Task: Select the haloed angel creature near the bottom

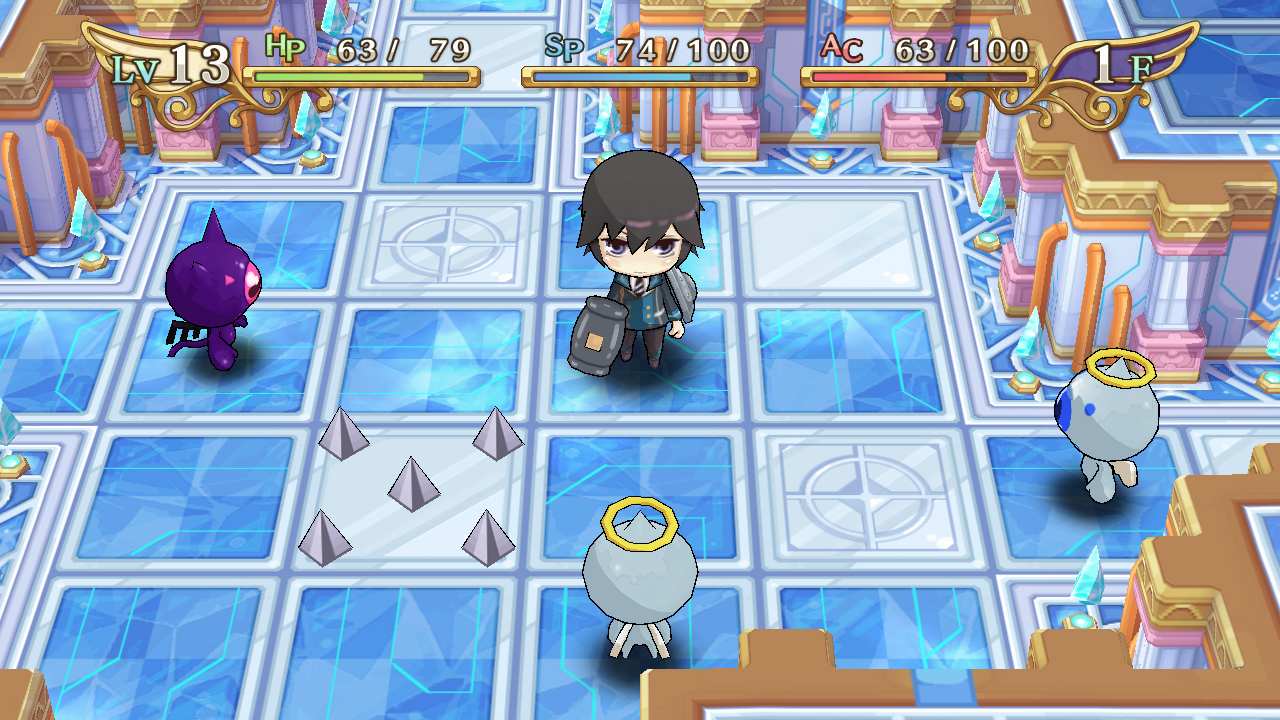Action: tap(640, 580)
